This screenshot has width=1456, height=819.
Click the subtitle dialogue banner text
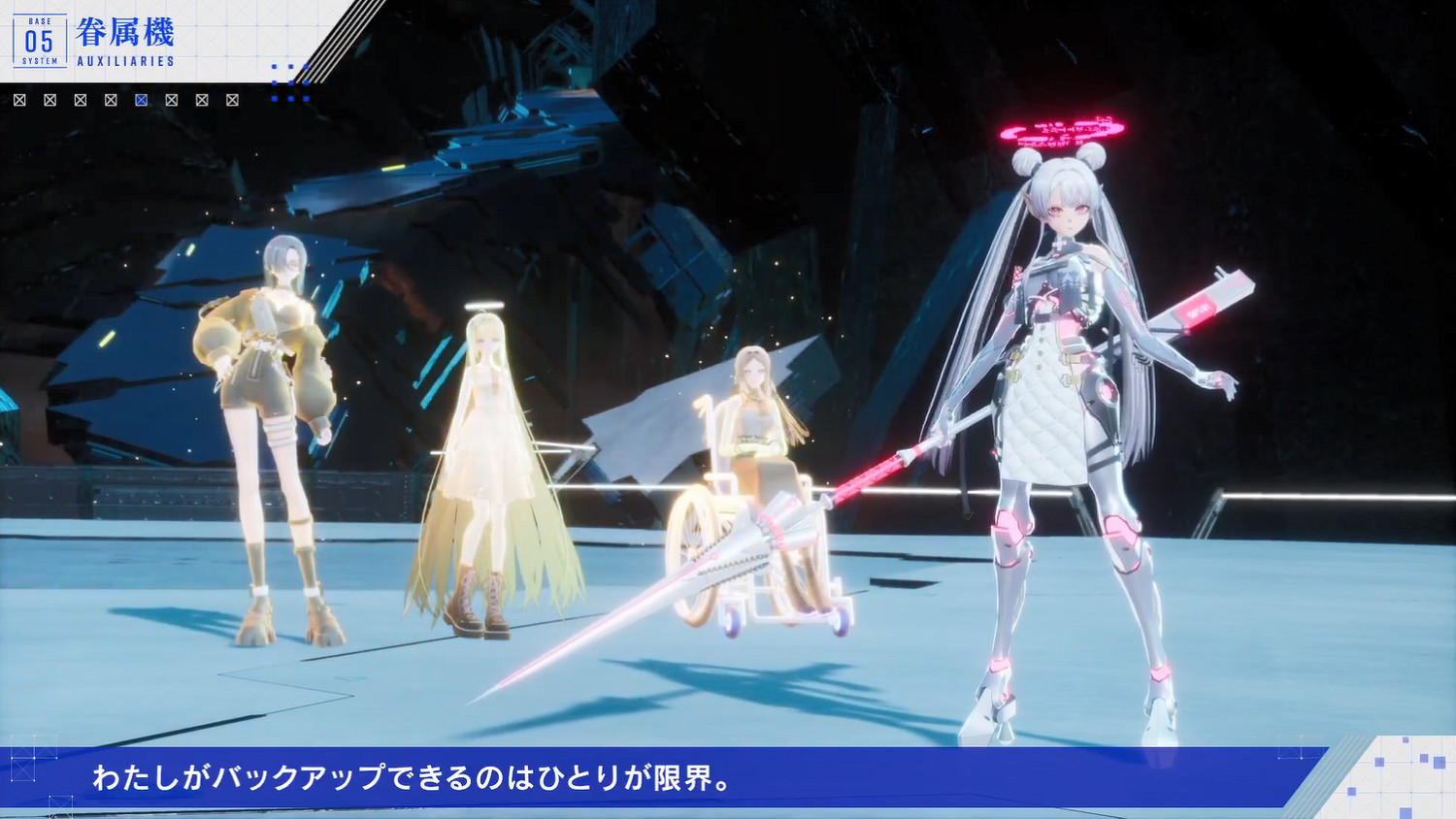click(x=415, y=777)
